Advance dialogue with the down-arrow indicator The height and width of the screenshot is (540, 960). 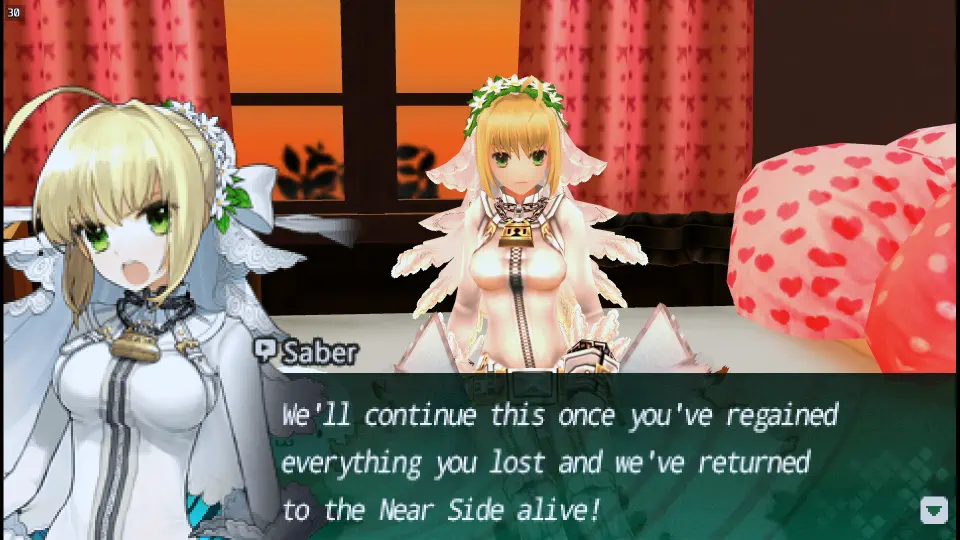(x=933, y=510)
